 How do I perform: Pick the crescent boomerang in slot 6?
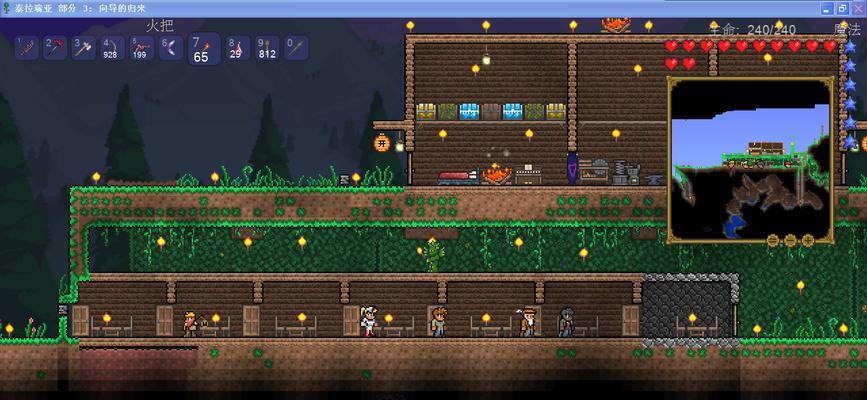169,47
